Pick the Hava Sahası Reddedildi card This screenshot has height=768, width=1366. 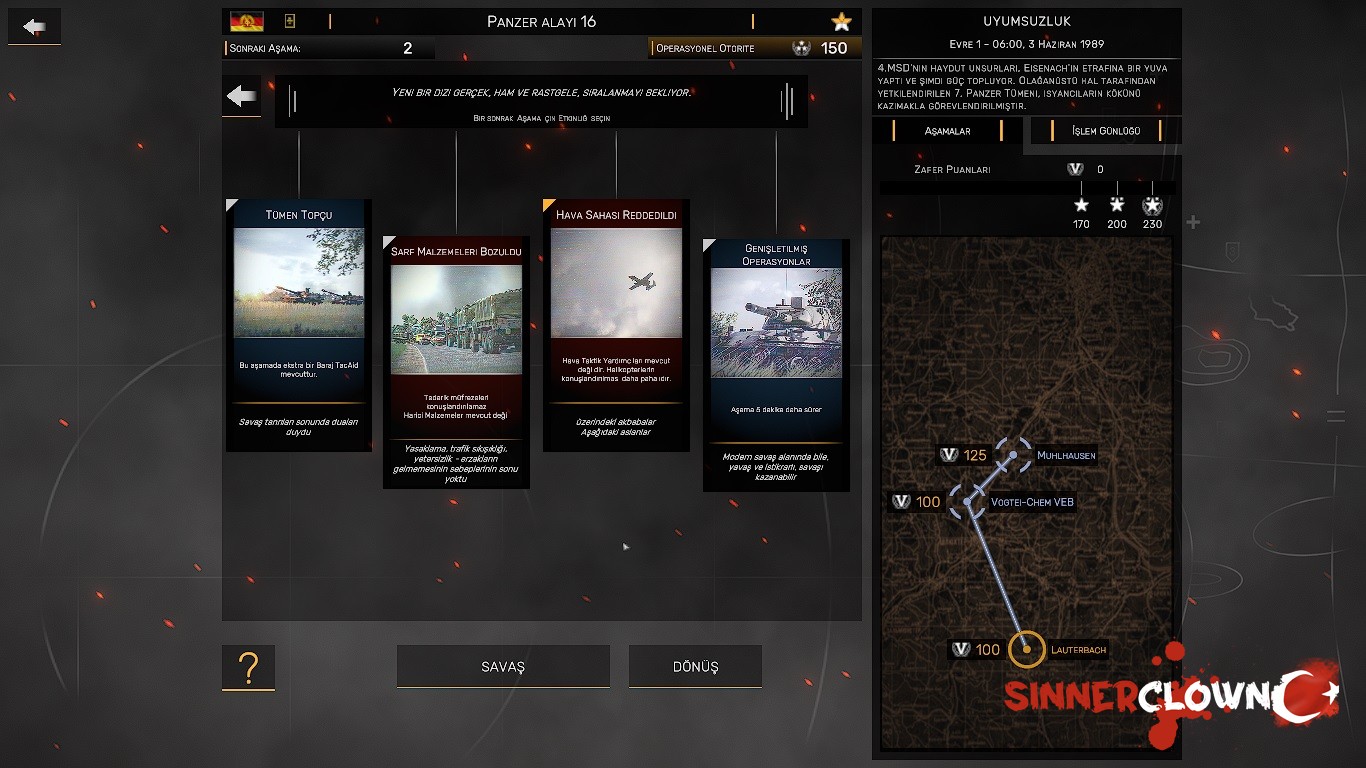(616, 325)
